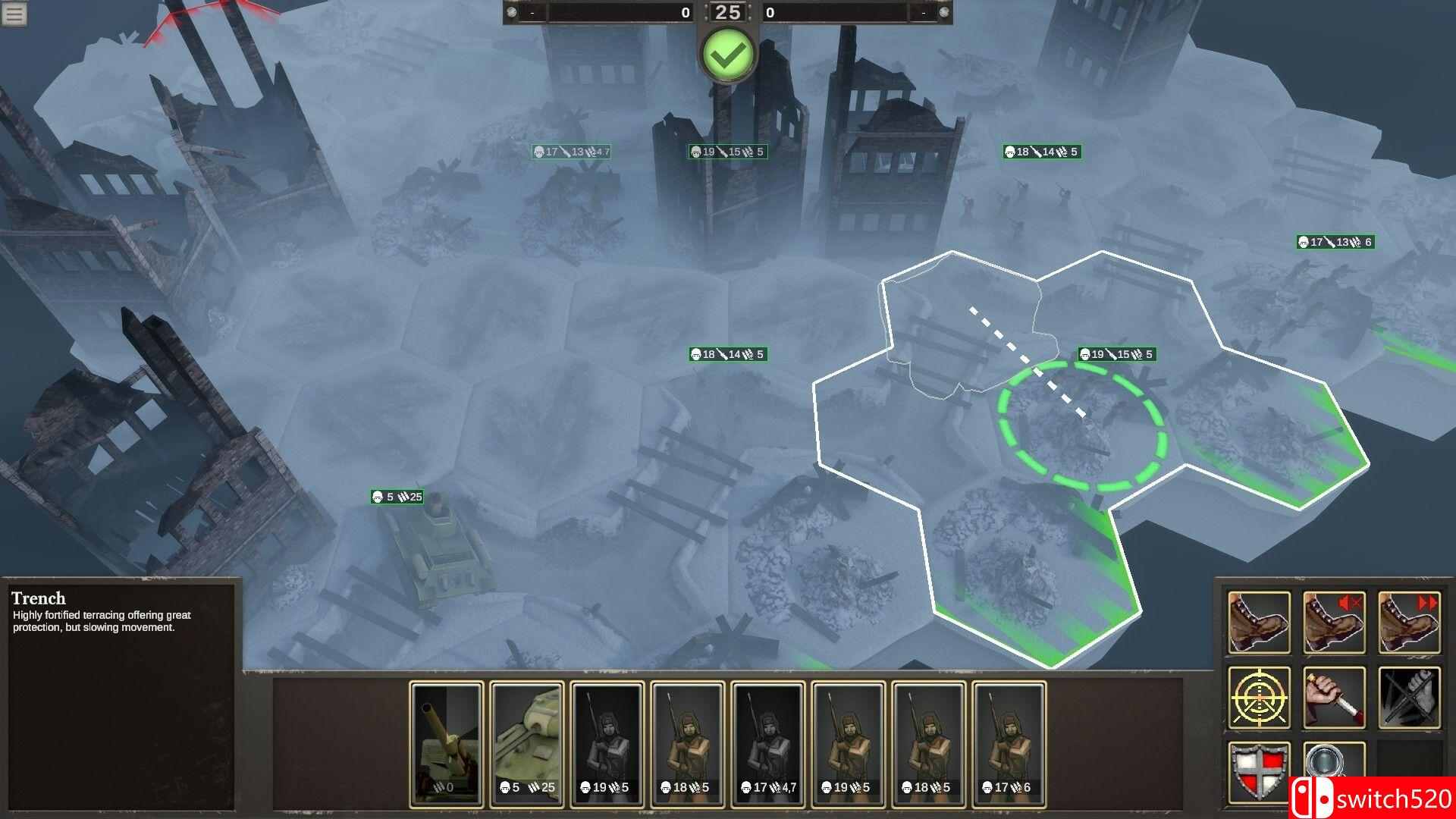1456x819 pixels.
Task: Click the crossed-out fist action icon
Action: click(x=1409, y=698)
